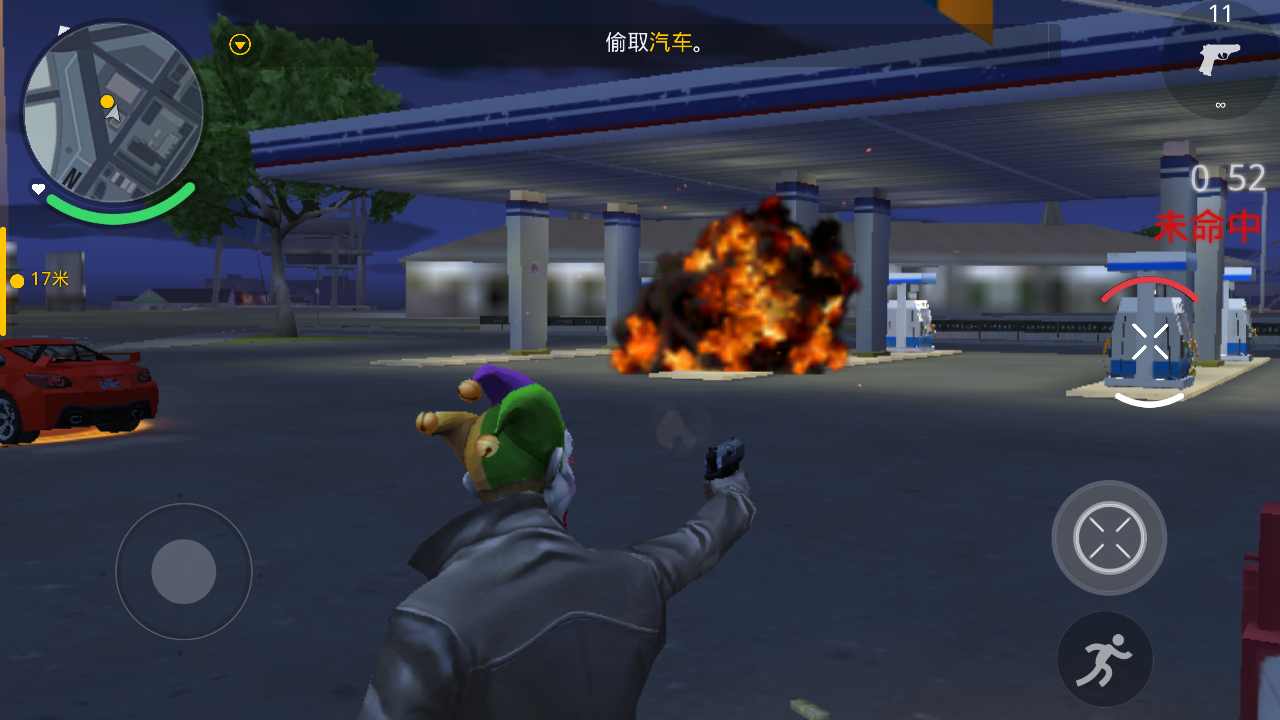Tap the infinity ammo symbol
This screenshot has width=1280, height=720.
[1220, 103]
